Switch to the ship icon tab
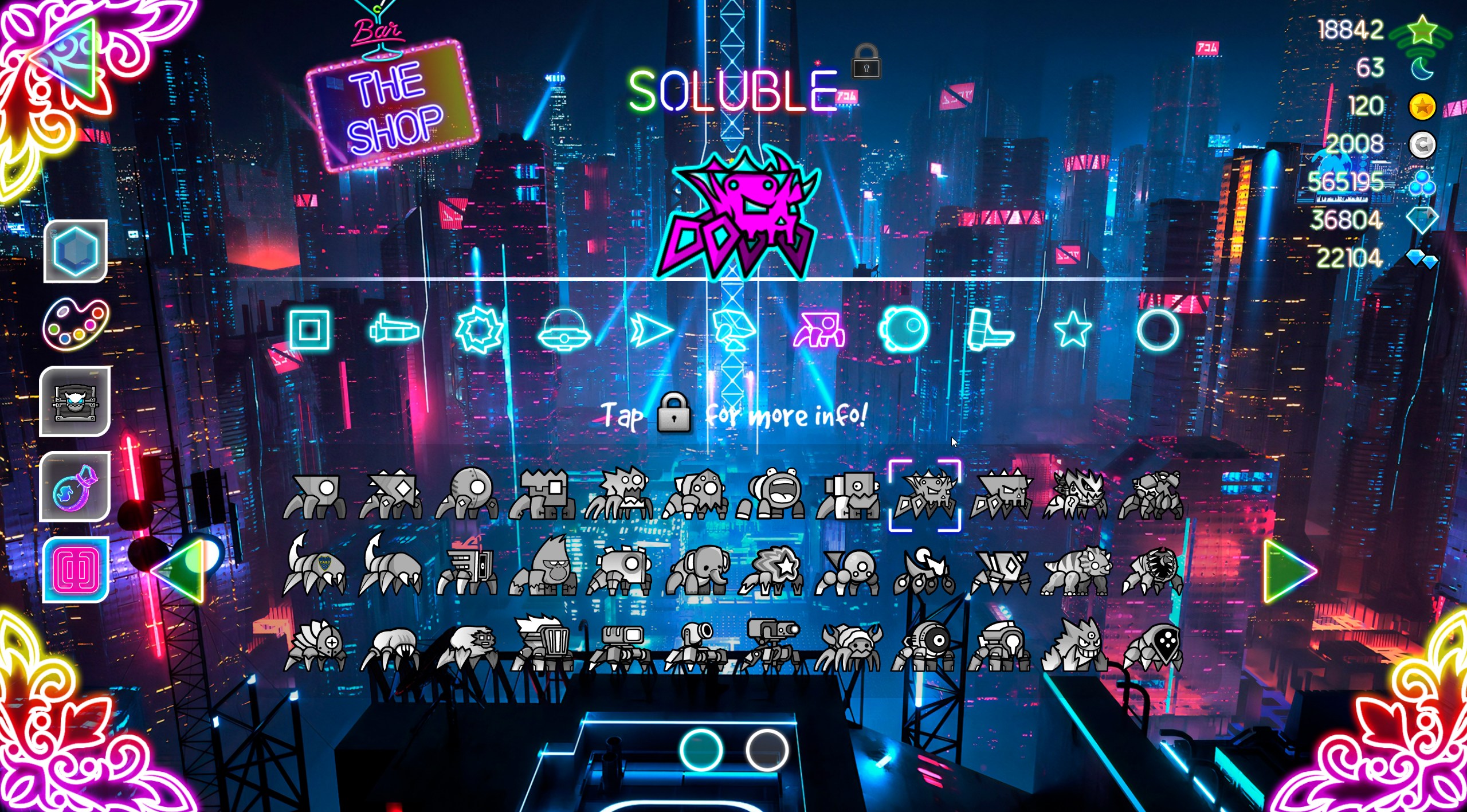The width and height of the screenshot is (1467, 812). (x=394, y=330)
